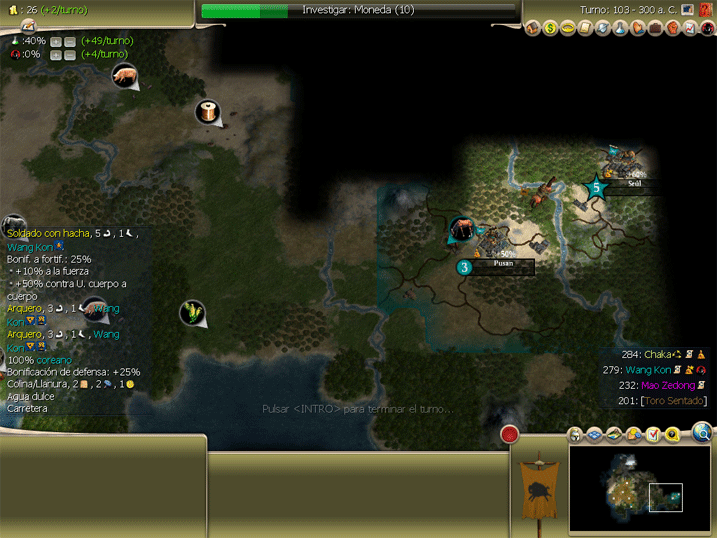Screen dimensions: 717x538
Task: Open the research bar showing Investigar: Moneda
Action: pyautogui.click(x=360, y=10)
